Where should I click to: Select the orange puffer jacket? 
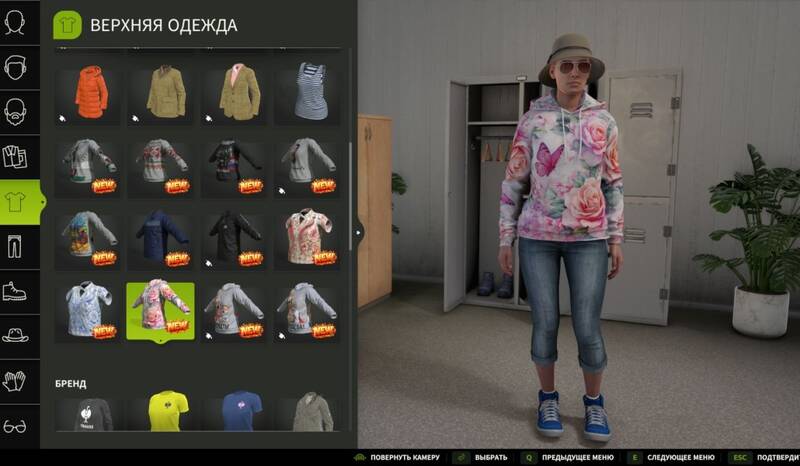click(89, 93)
